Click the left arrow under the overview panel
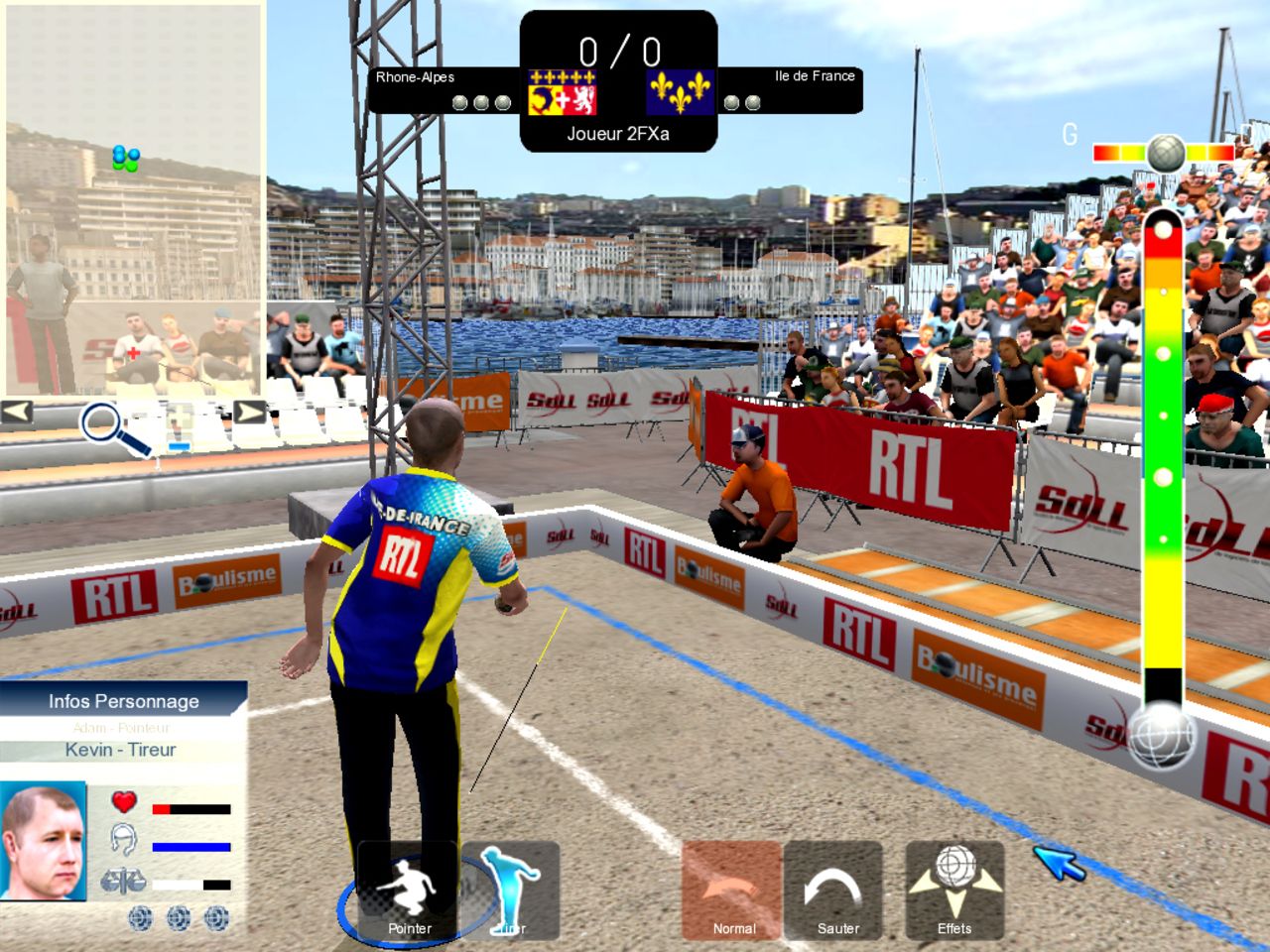Image resolution: width=1270 pixels, height=952 pixels. [x=17, y=411]
